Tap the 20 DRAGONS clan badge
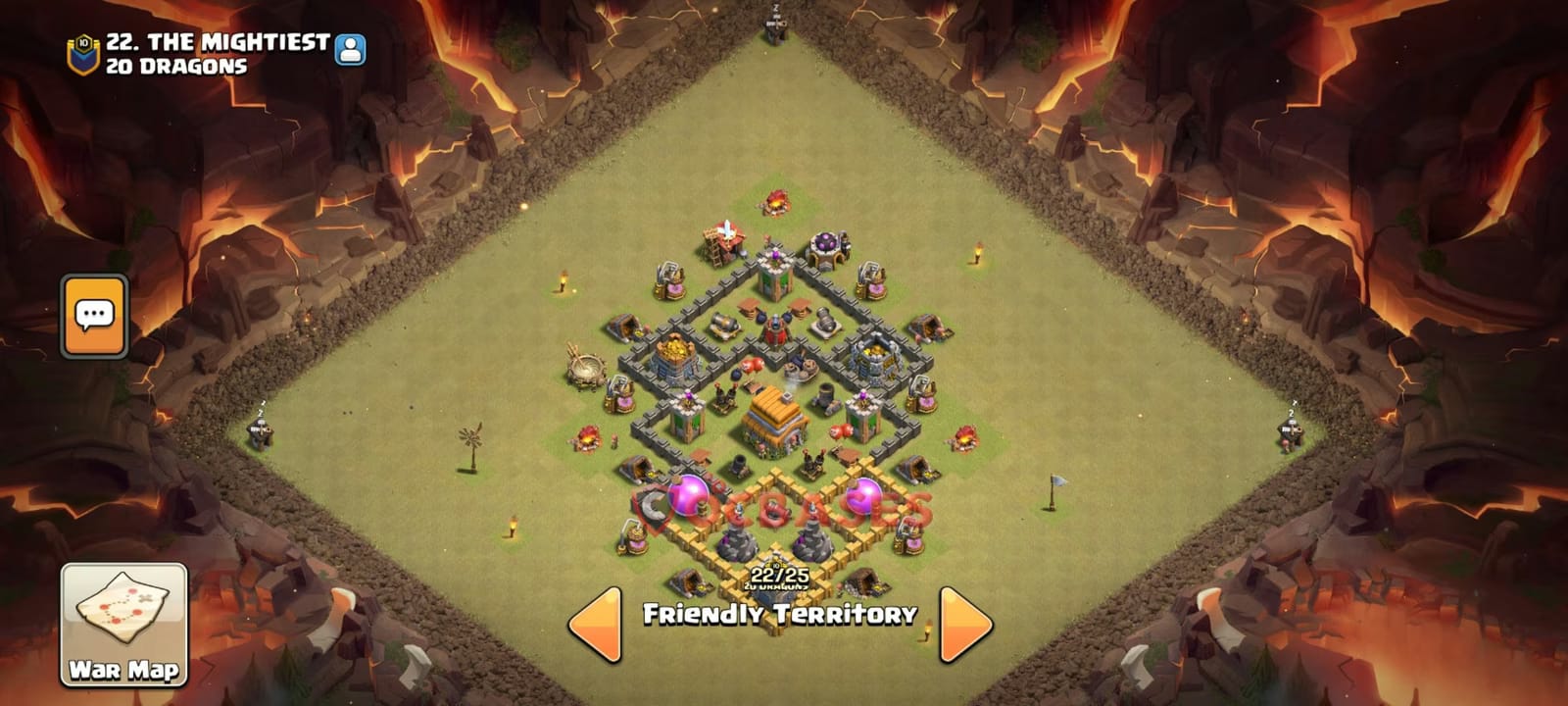 84,44
